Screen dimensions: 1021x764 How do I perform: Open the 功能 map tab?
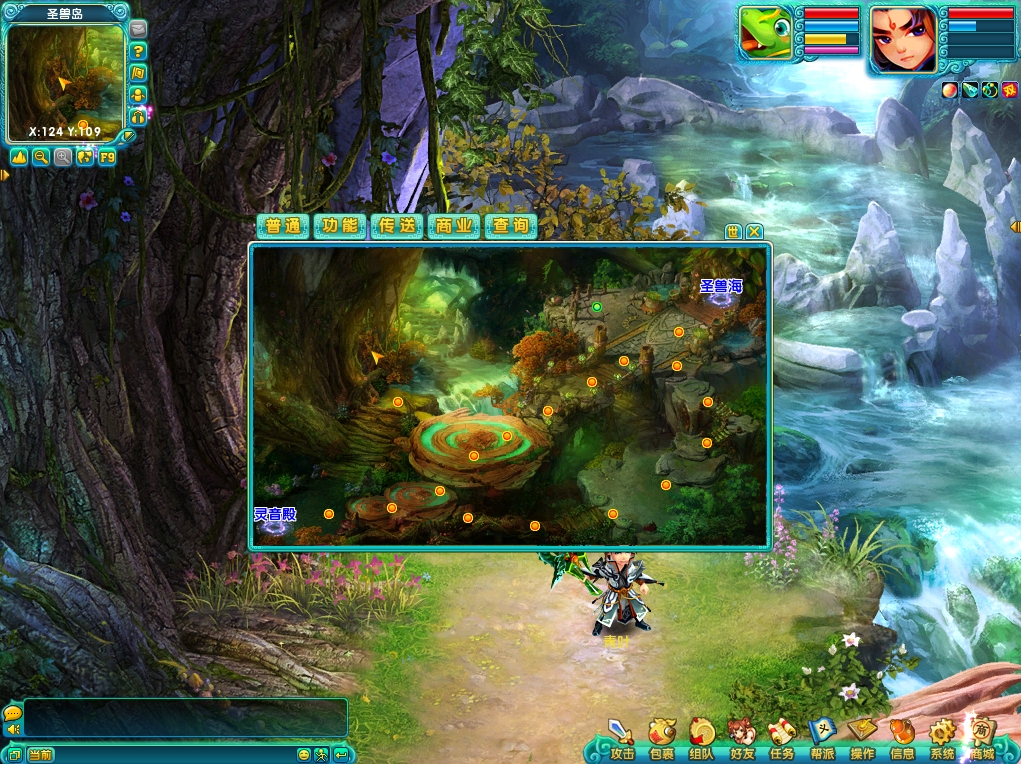[340, 226]
